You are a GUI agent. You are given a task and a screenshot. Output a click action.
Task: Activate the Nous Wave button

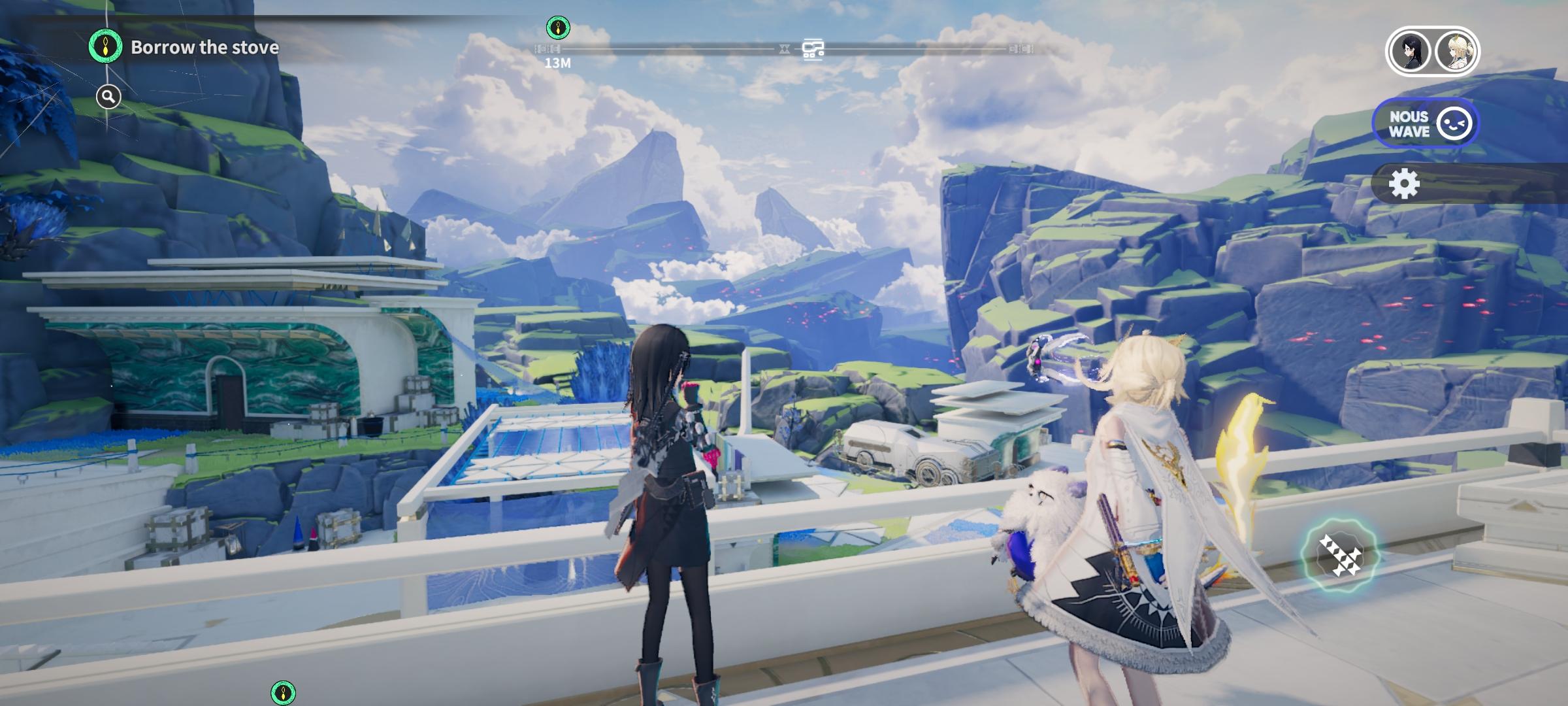[x=1426, y=124]
